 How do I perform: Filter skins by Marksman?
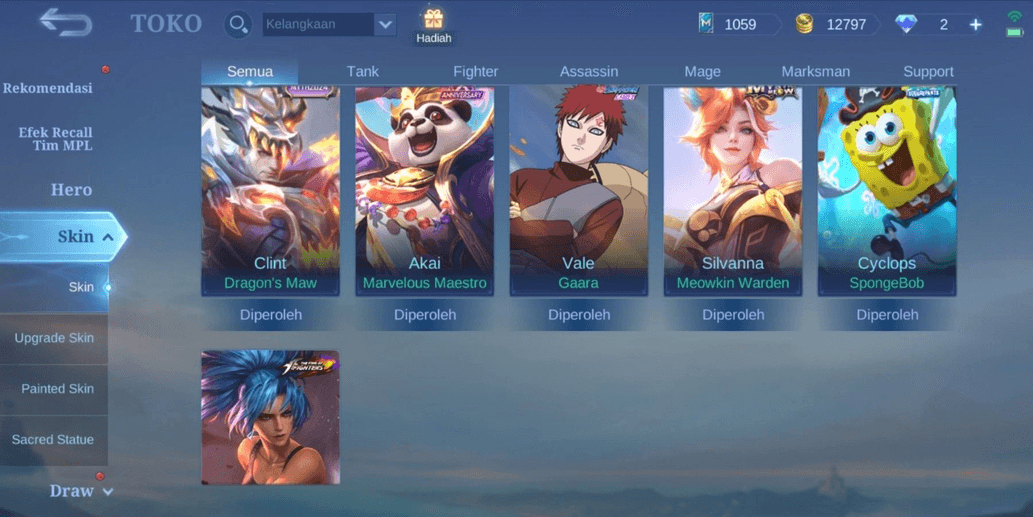point(816,71)
